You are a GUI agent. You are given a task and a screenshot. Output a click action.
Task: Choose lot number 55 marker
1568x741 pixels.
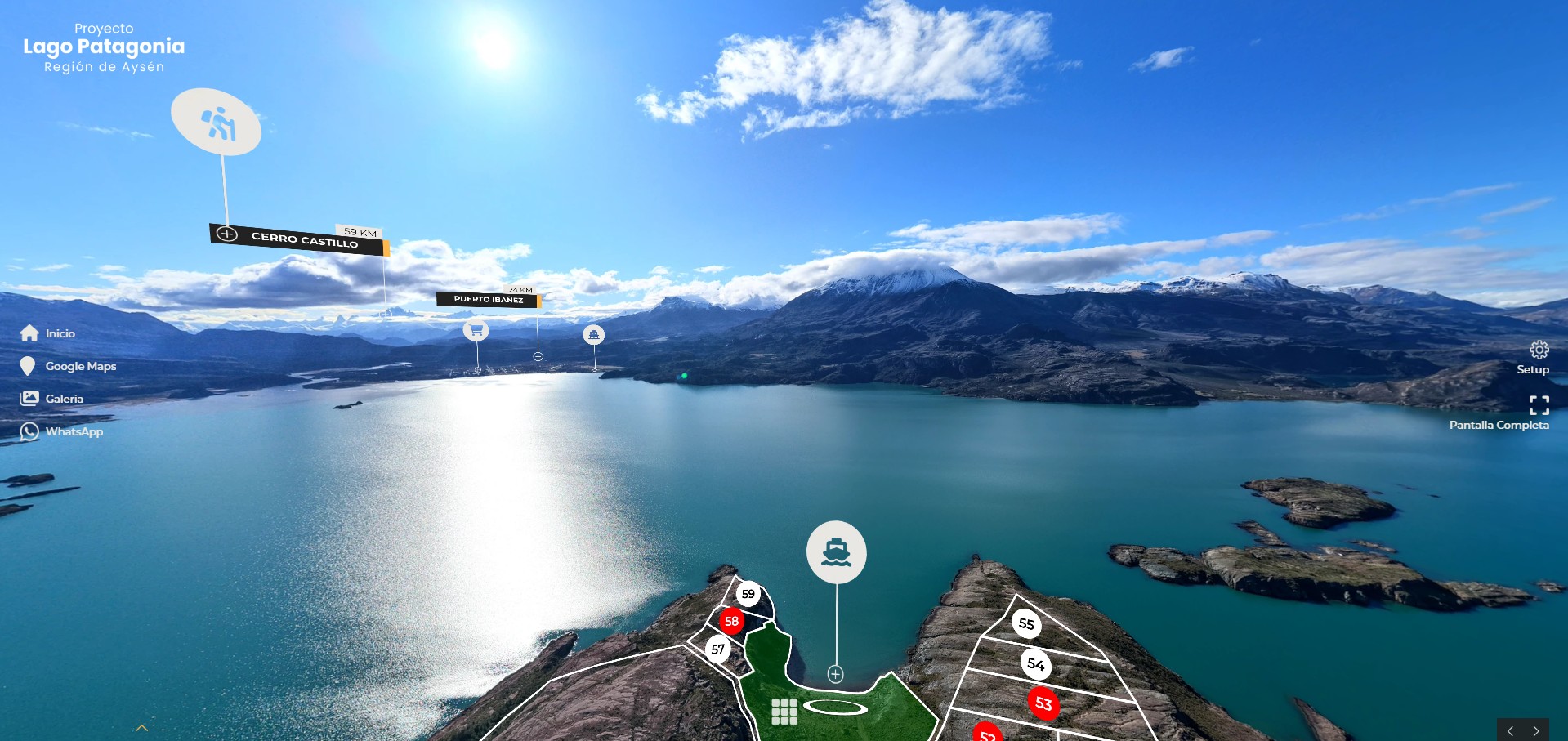coord(1026,624)
